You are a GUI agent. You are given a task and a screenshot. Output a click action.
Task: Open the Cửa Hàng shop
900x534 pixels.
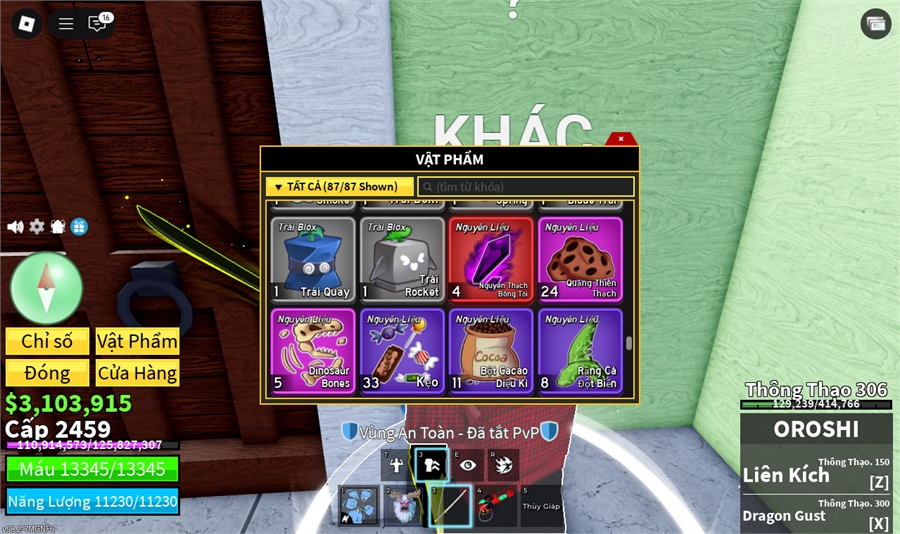137,373
